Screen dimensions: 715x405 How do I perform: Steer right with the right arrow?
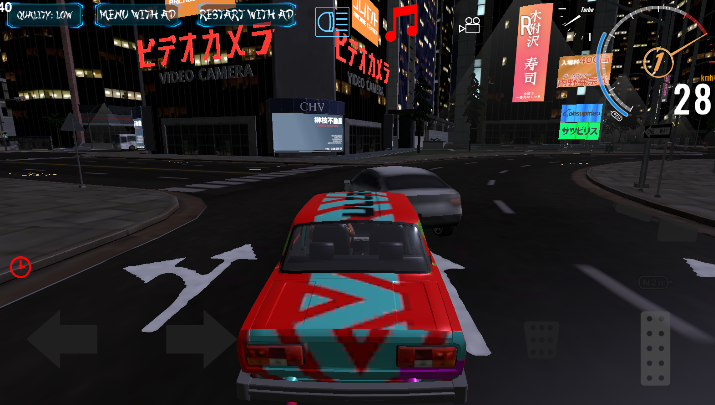[198, 338]
